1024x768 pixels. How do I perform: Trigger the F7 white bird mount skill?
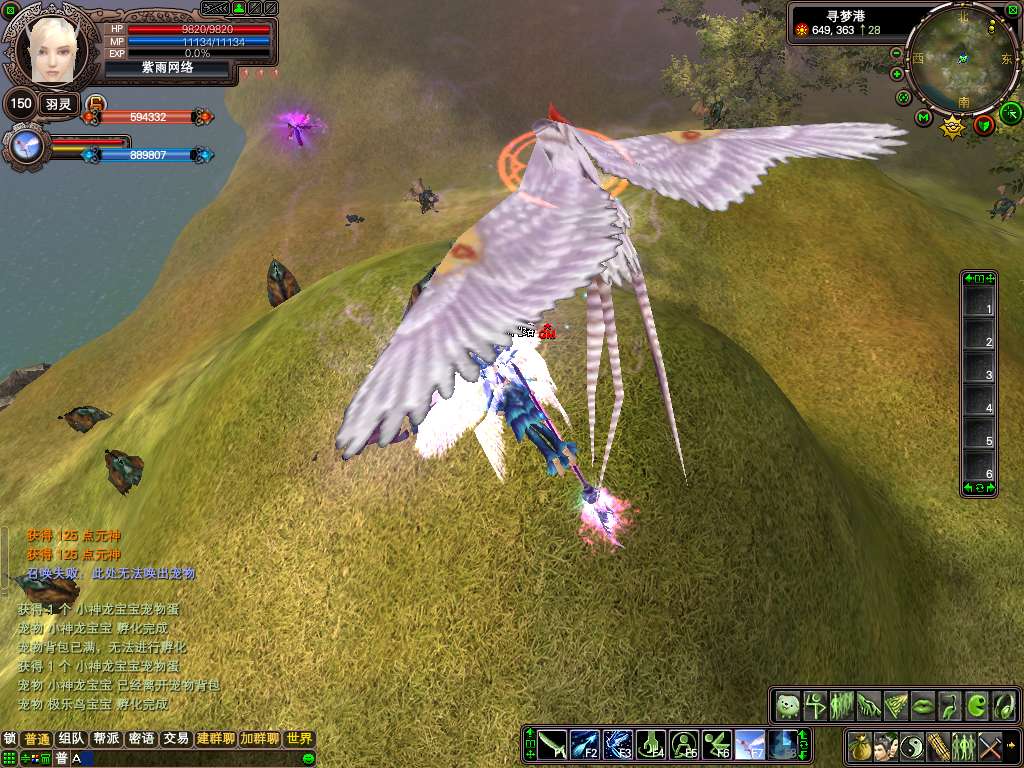tap(750, 745)
